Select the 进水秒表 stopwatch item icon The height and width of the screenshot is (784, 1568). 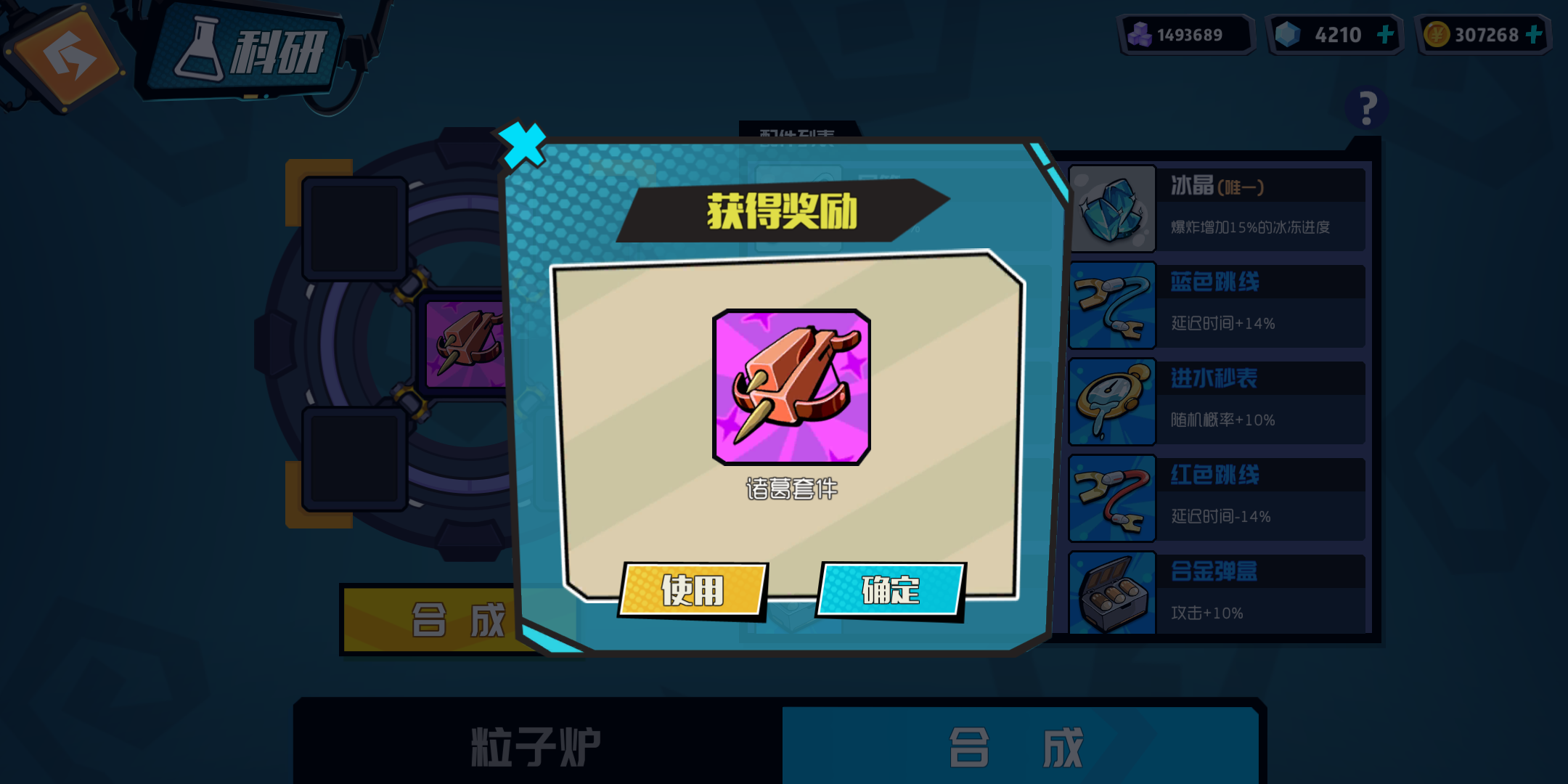pyautogui.click(x=1111, y=401)
